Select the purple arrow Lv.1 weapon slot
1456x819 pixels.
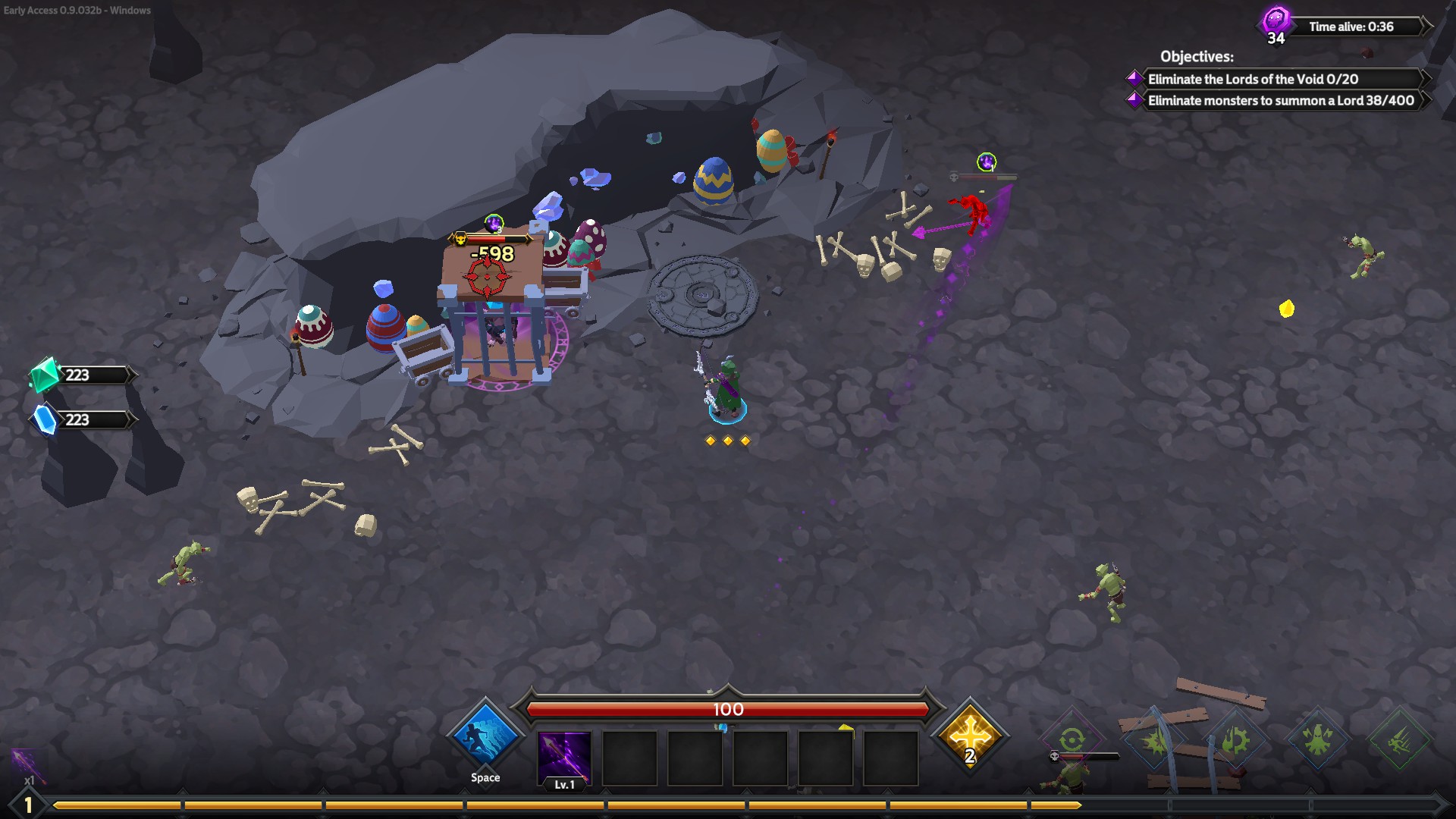(x=563, y=757)
